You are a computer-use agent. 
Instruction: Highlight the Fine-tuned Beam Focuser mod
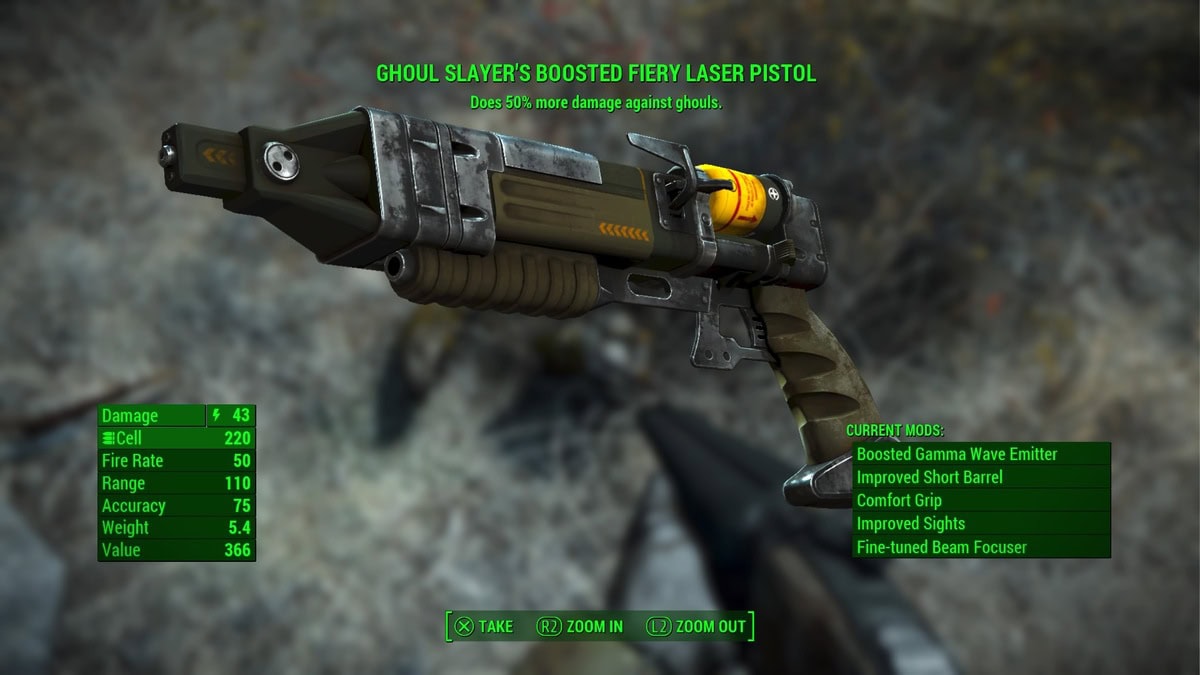(x=980, y=547)
